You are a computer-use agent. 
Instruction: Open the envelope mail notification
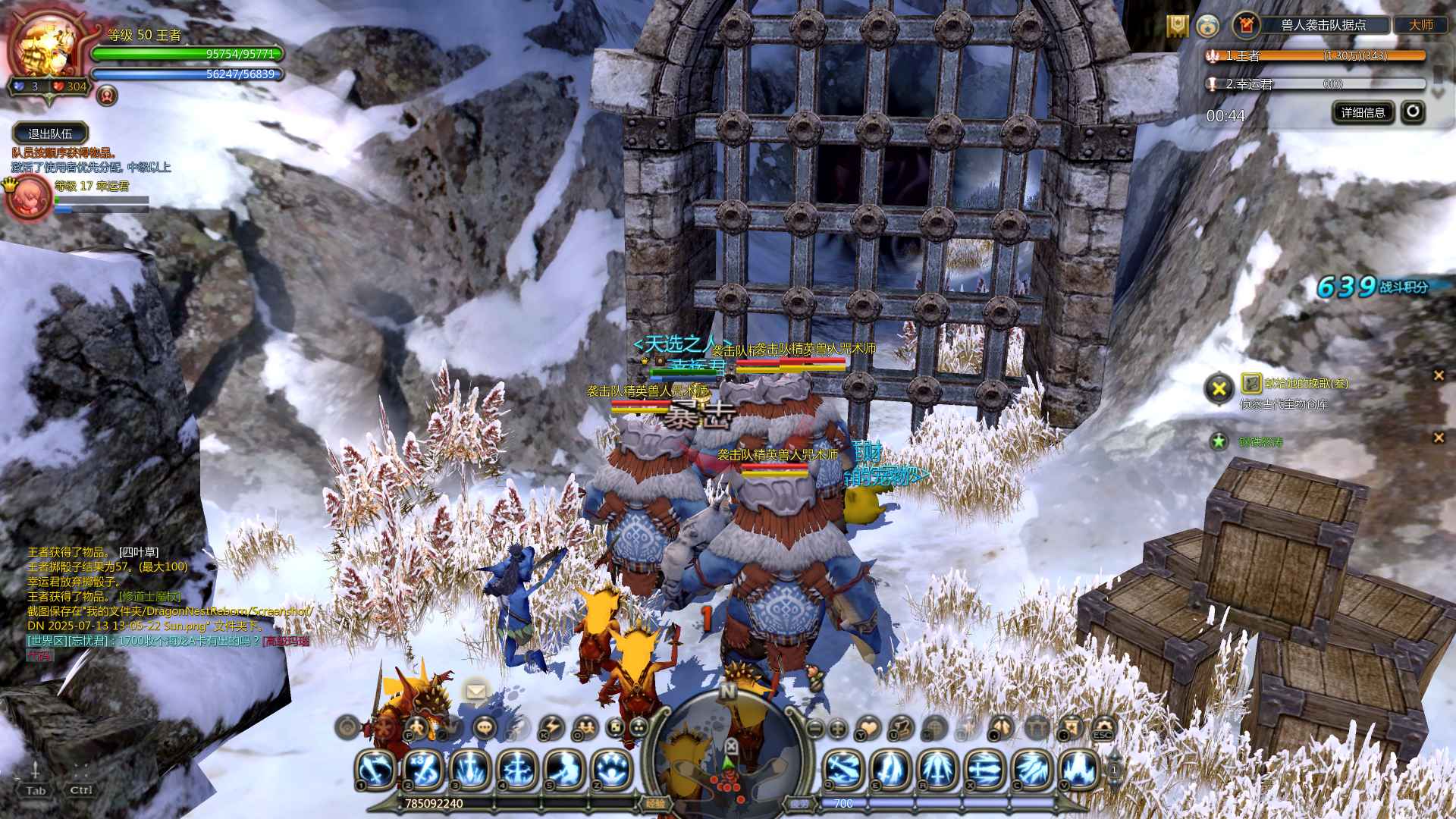[x=476, y=692]
